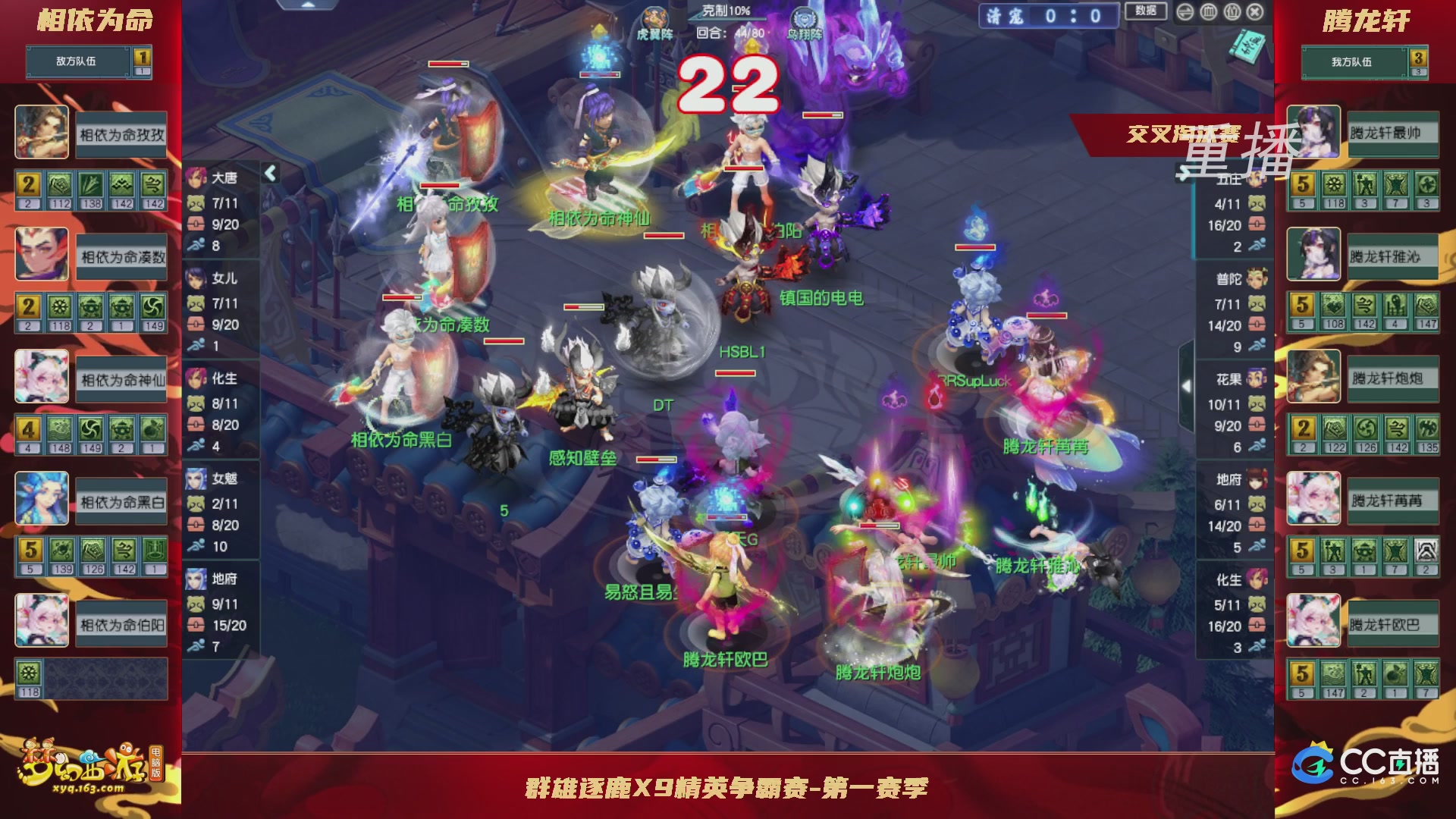Collapse the left unit info panel with its arrow

pyautogui.click(x=271, y=173)
